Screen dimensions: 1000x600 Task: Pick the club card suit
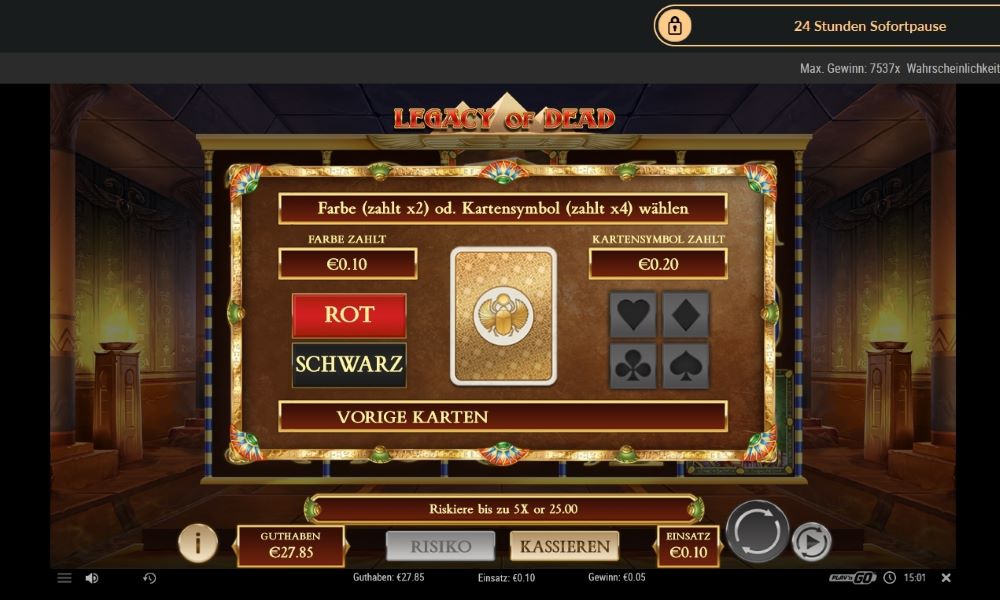click(633, 365)
